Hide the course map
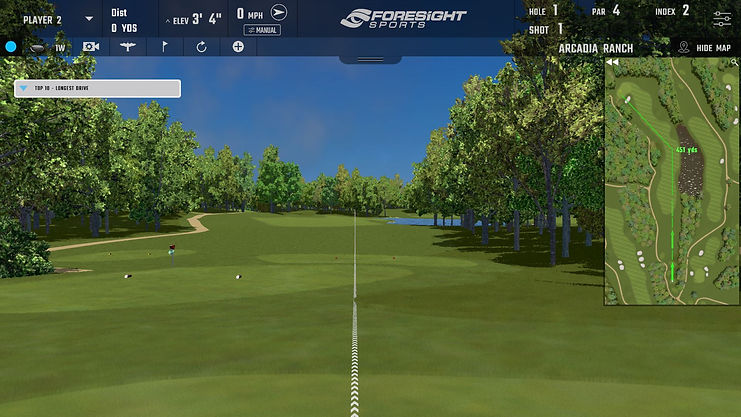 click(x=705, y=47)
